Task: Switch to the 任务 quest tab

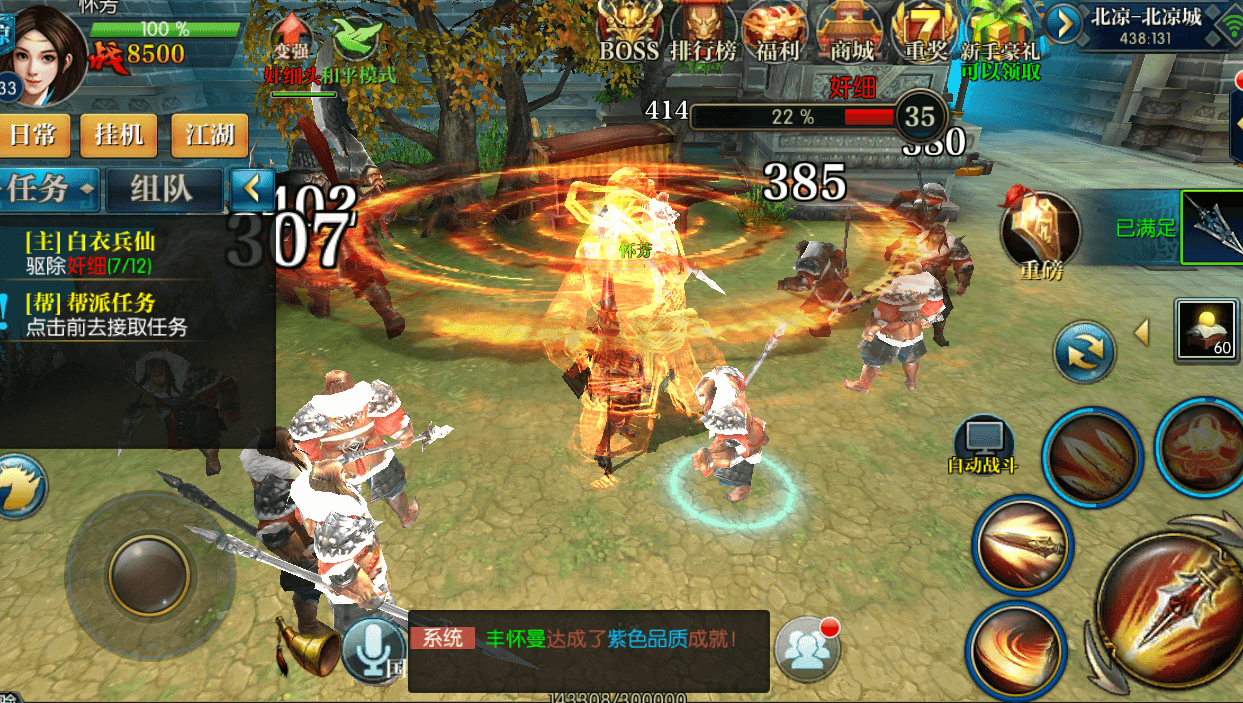Action: (48, 188)
